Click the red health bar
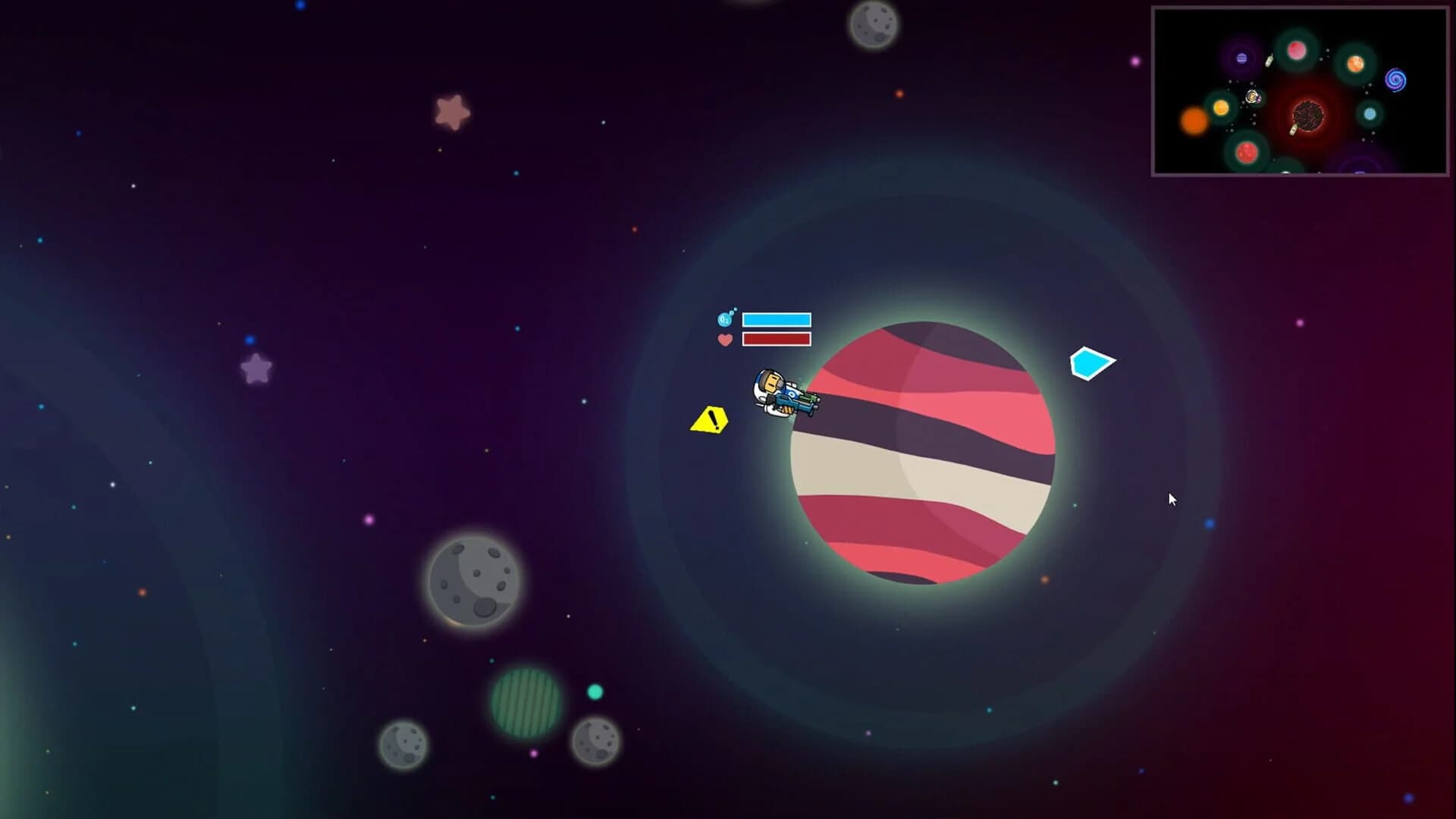This screenshot has width=1456, height=819. click(775, 340)
